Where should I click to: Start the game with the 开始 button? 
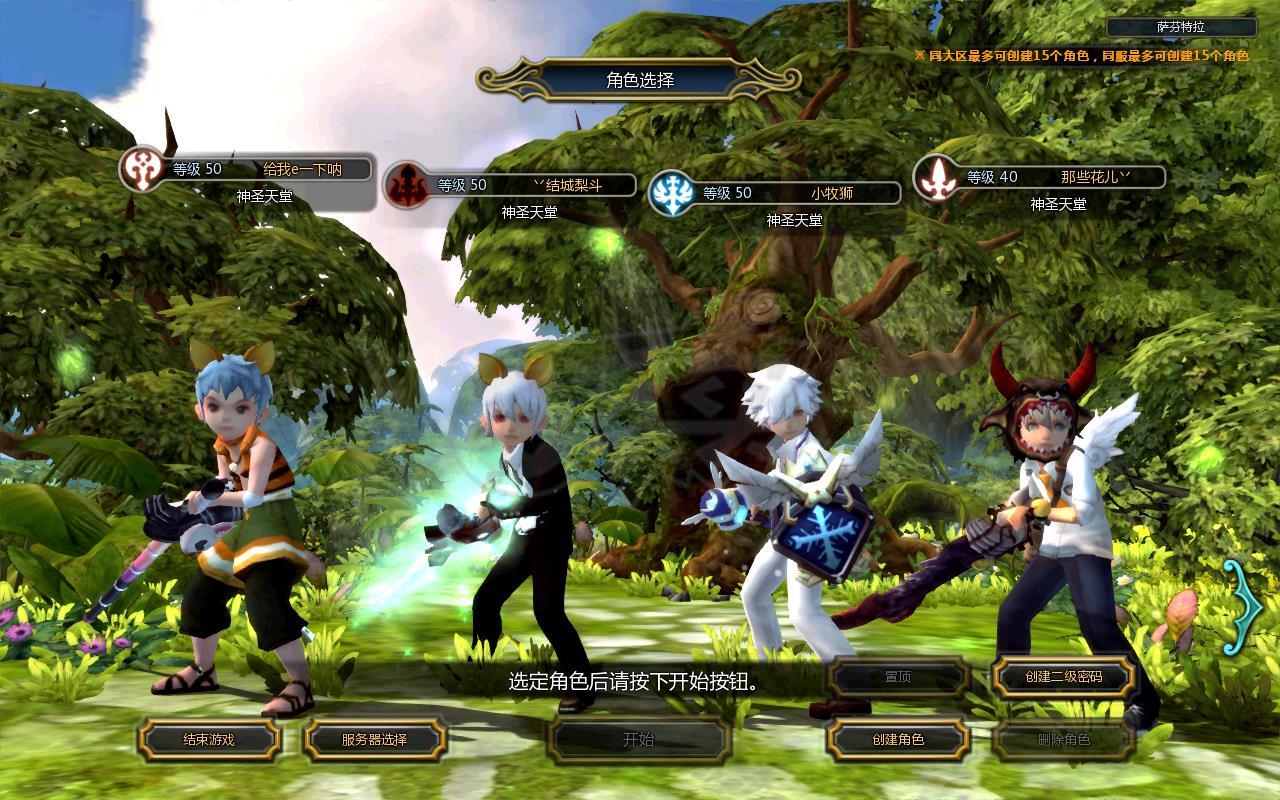coord(638,740)
